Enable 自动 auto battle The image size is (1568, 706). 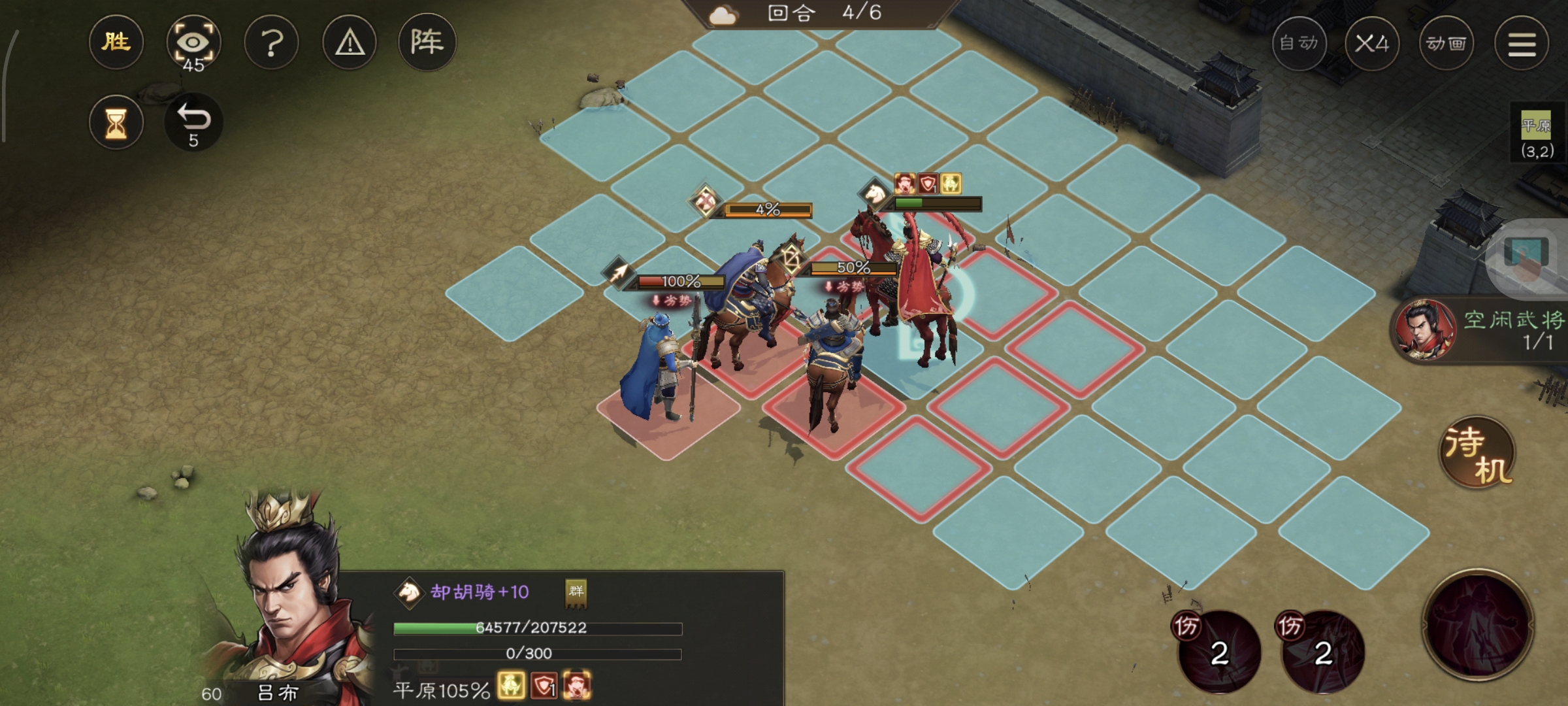click(1299, 44)
